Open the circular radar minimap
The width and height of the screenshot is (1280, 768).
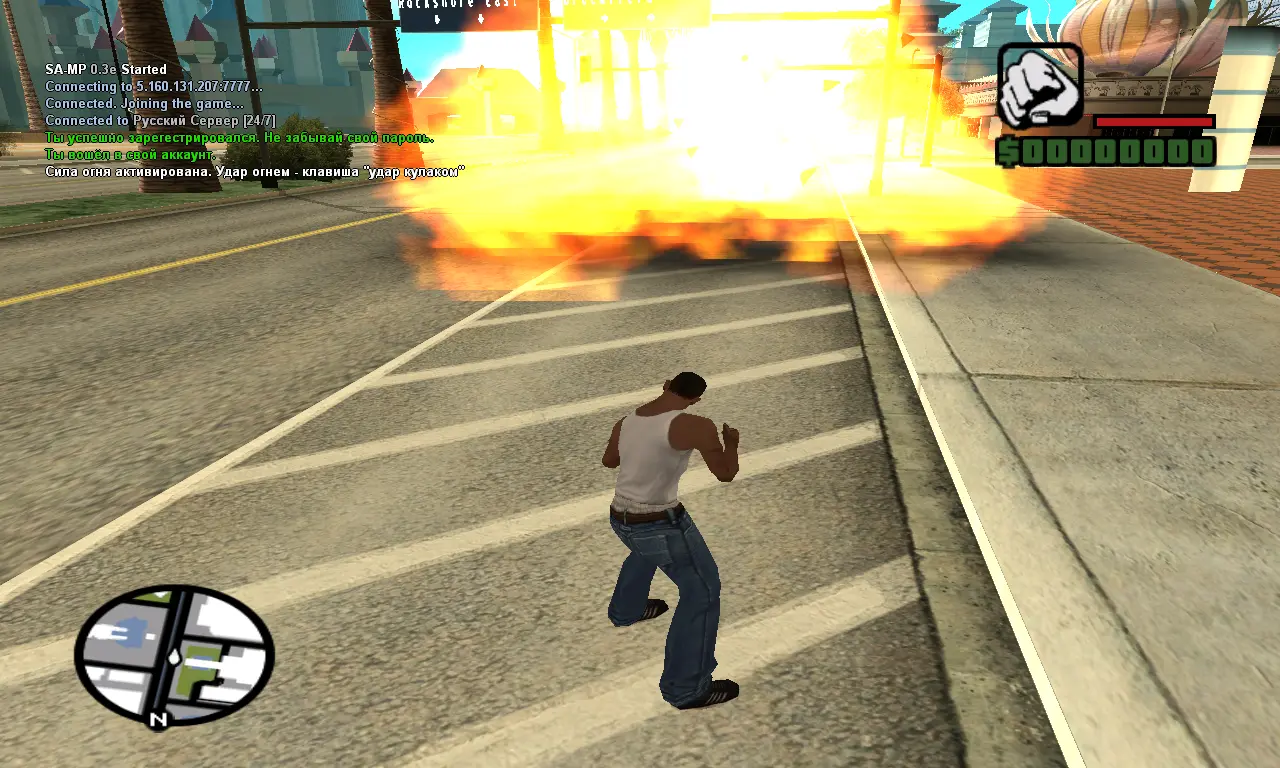click(x=174, y=654)
